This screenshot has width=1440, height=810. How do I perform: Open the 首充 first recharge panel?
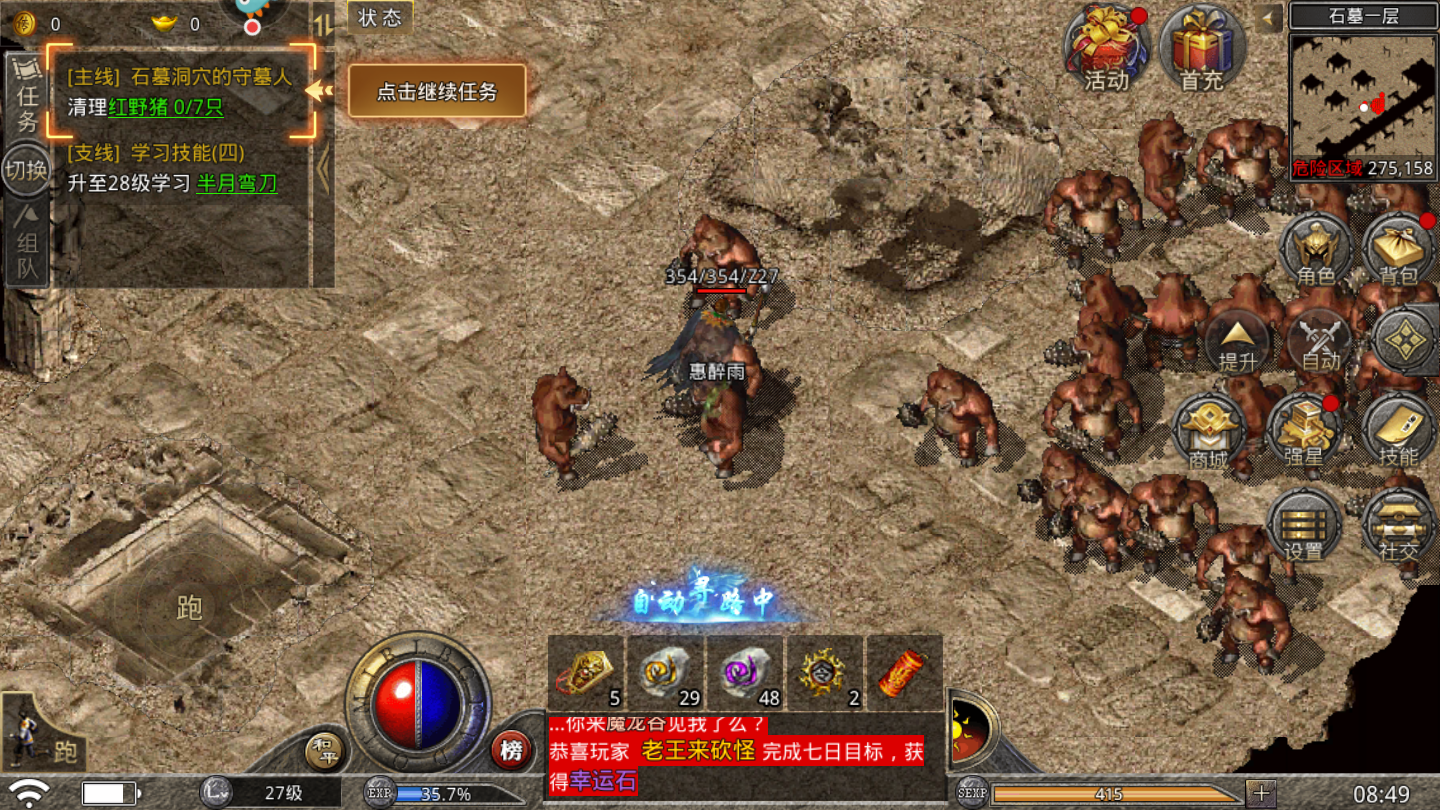point(1204,48)
